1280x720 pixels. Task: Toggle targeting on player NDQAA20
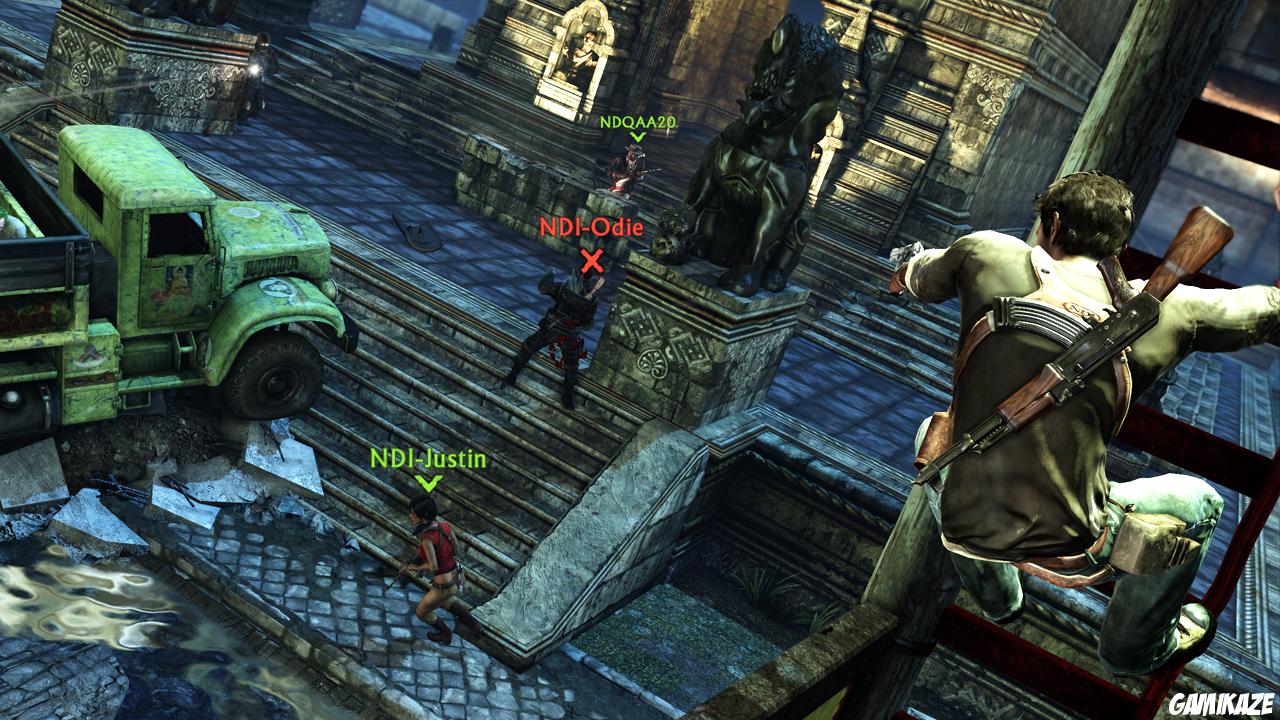pyautogui.click(x=630, y=170)
